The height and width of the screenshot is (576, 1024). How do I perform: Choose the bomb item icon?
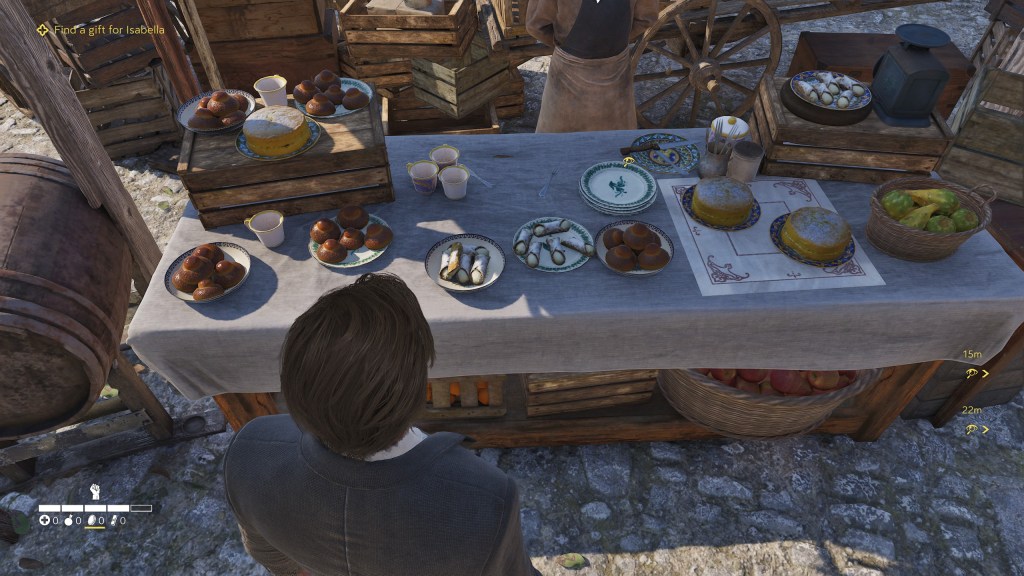pyautogui.click(x=68, y=521)
